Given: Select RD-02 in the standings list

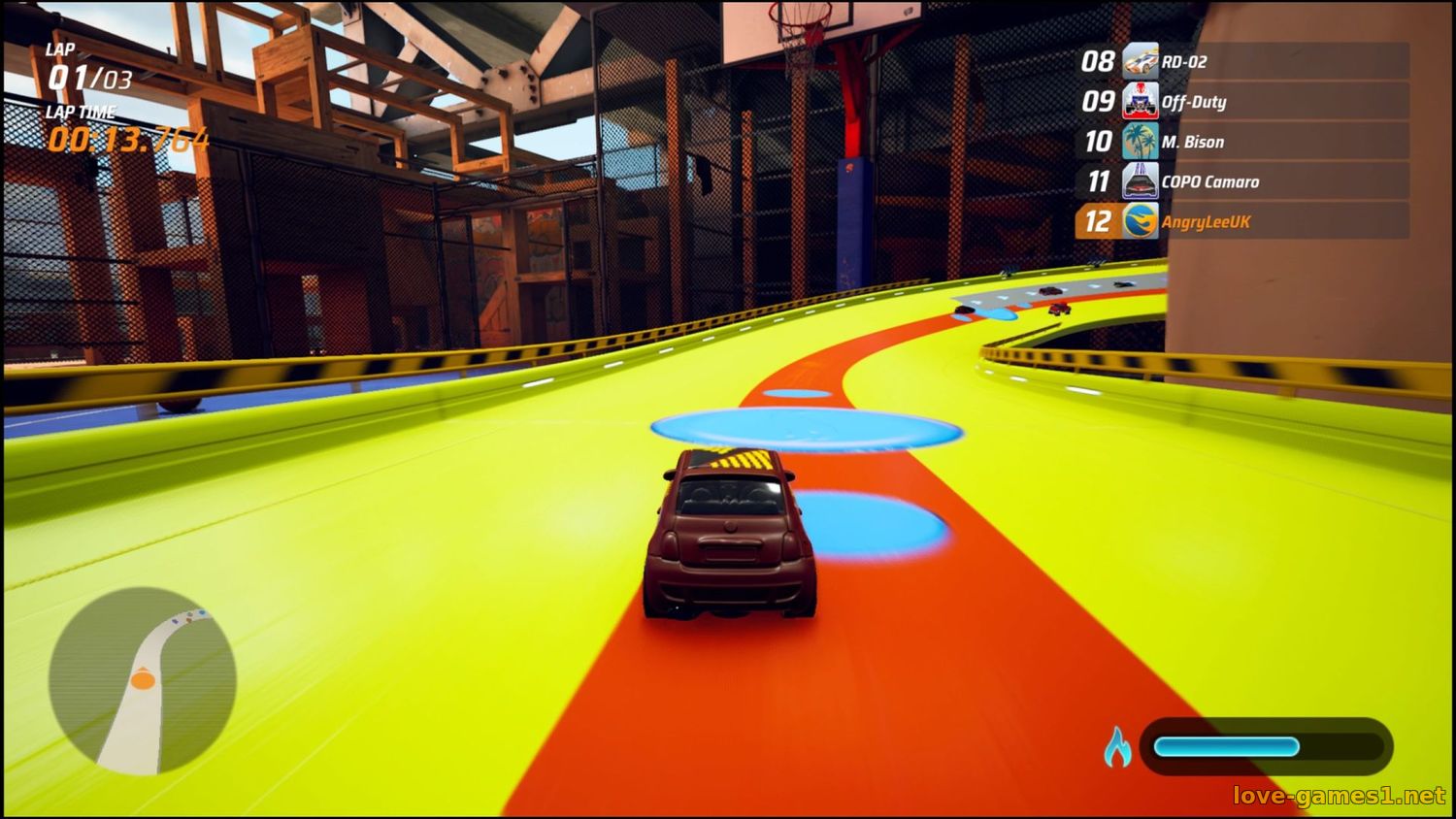Looking at the screenshot, I should pos(1242,62).
